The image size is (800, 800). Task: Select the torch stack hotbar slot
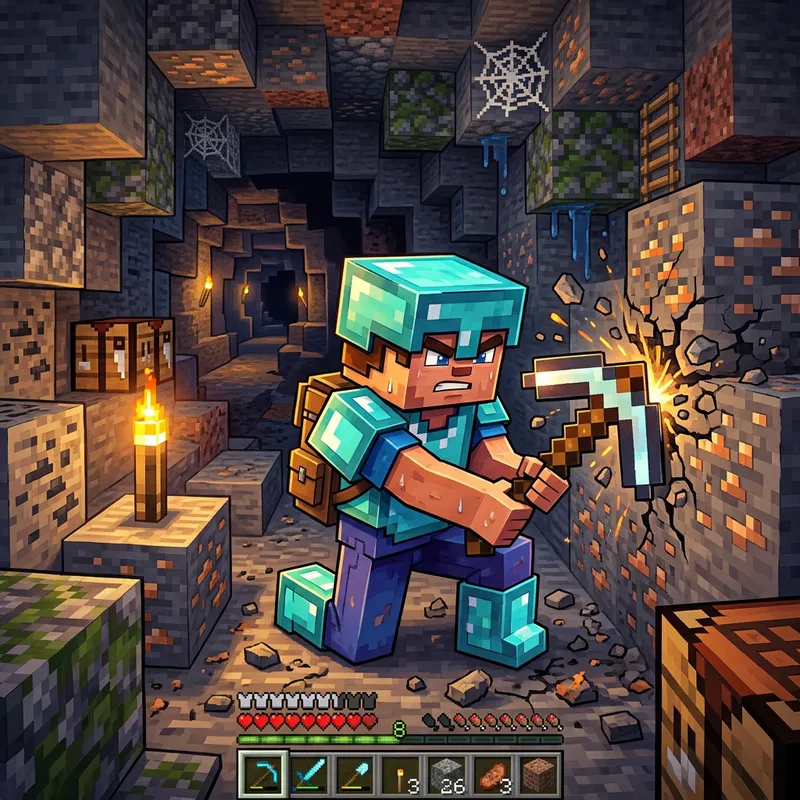pyautogui.click(x=402, y=773)
